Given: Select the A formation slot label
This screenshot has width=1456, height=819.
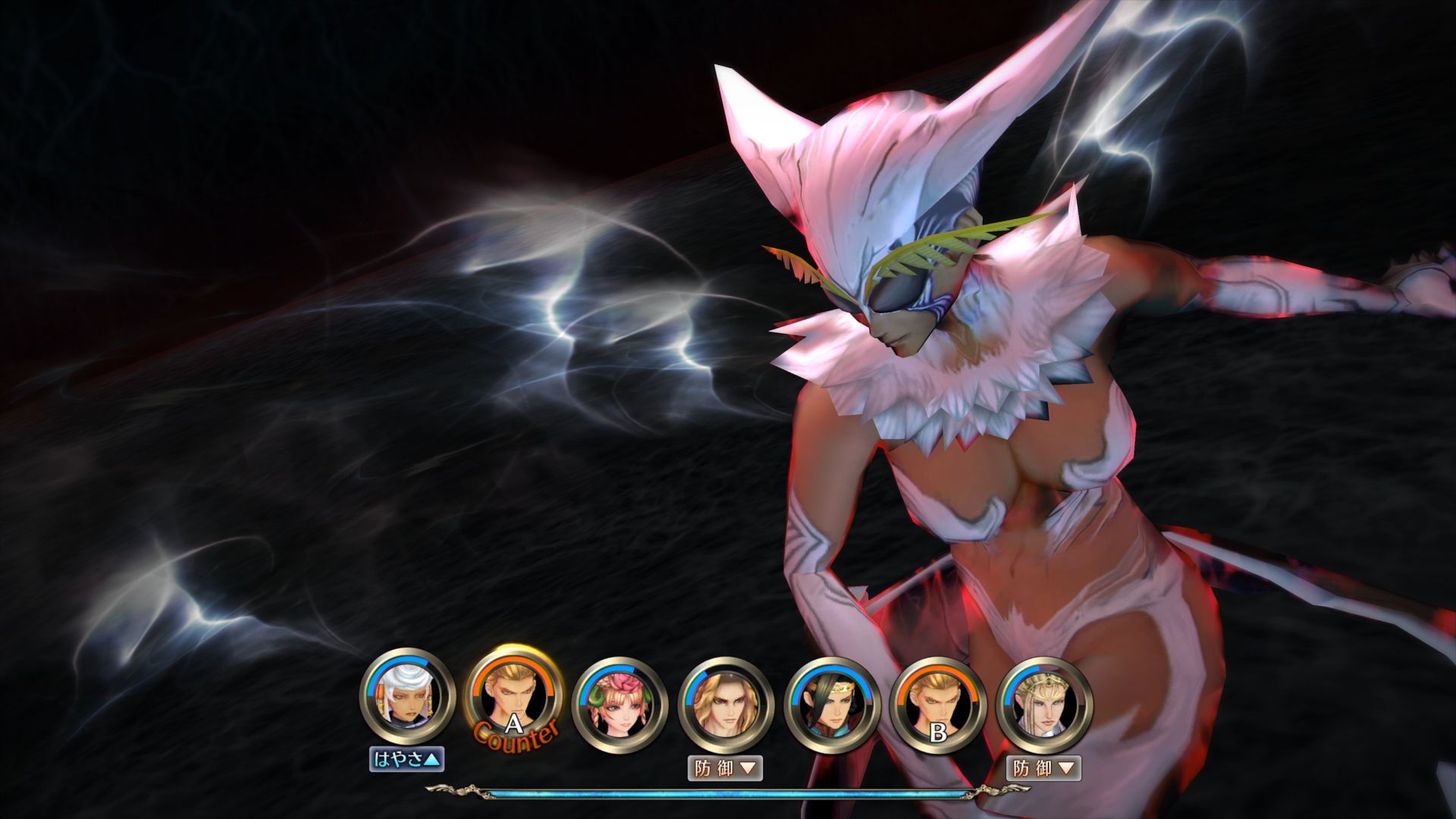Looking at the screenshot, I should pyautogui.click(x=513, y=723).
